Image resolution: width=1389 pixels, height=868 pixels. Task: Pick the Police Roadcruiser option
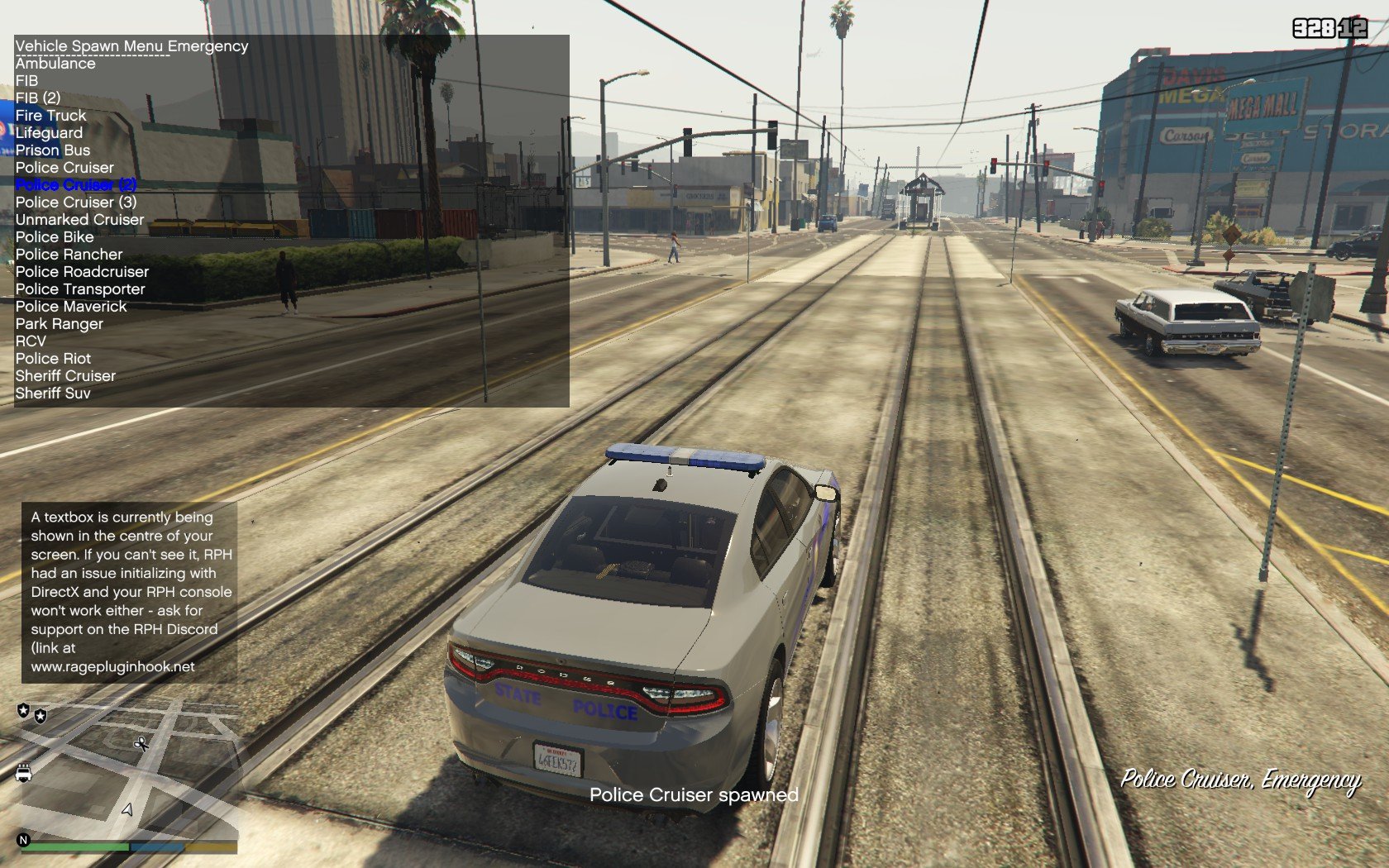click(x=82, y=272)
